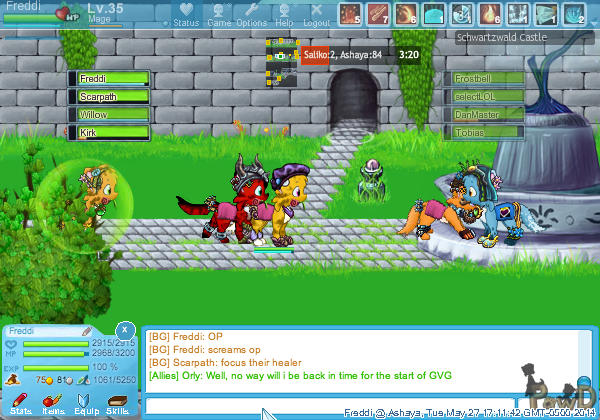Screen dimensions: 600x420
Task: Open the Skills book
Action: point(116,402)
